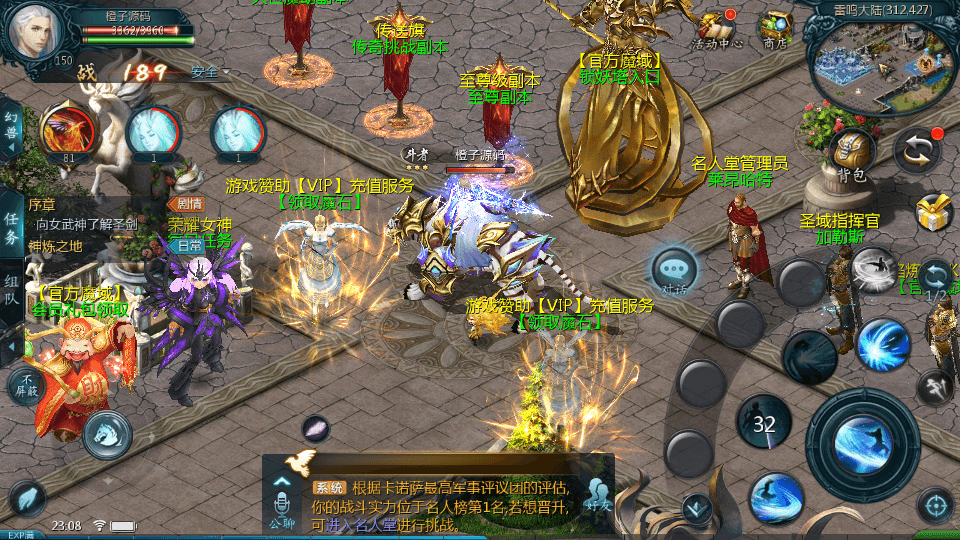The height and width of the screenshot is (540, 960).
Task: Click the gold gift box icon
Action: 935,212
